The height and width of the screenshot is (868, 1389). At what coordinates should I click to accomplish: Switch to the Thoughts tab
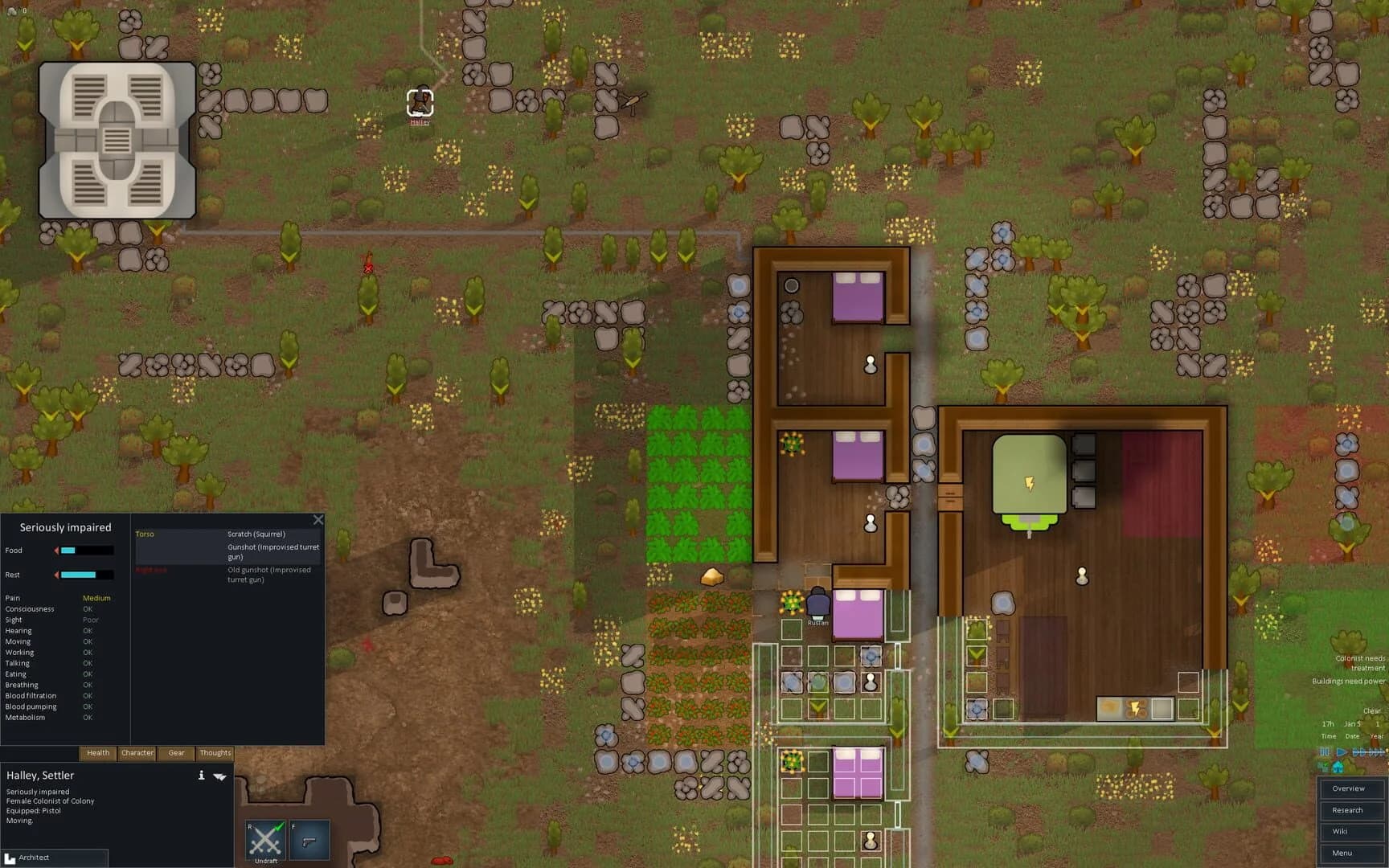pos(215,753)
